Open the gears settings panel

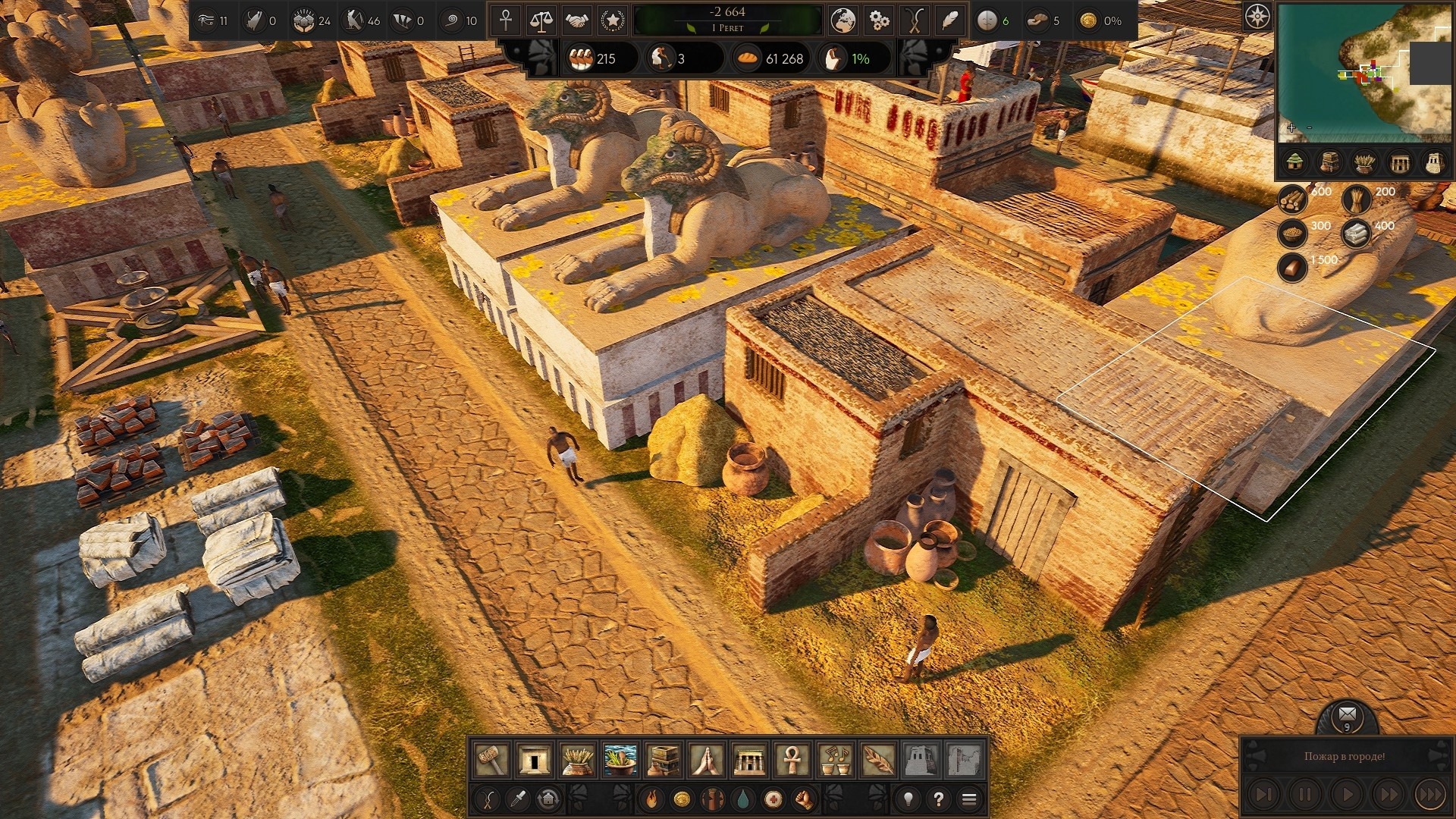click(x=878, y=21)
